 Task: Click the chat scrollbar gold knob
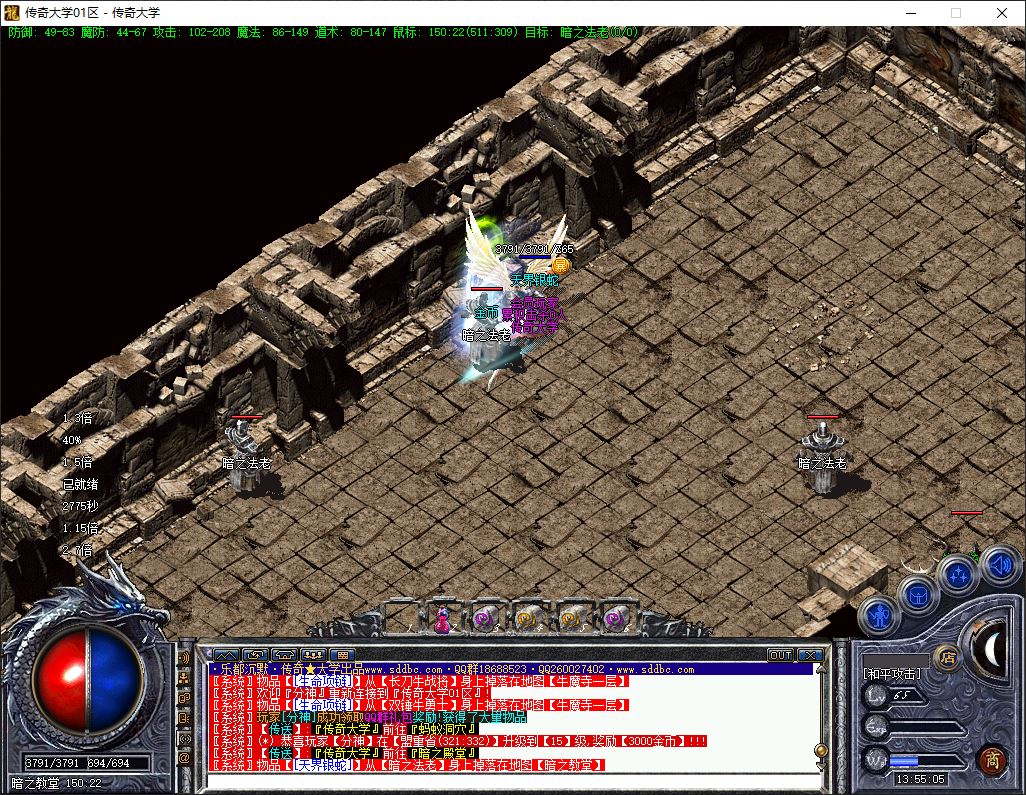tap(820, 749)
